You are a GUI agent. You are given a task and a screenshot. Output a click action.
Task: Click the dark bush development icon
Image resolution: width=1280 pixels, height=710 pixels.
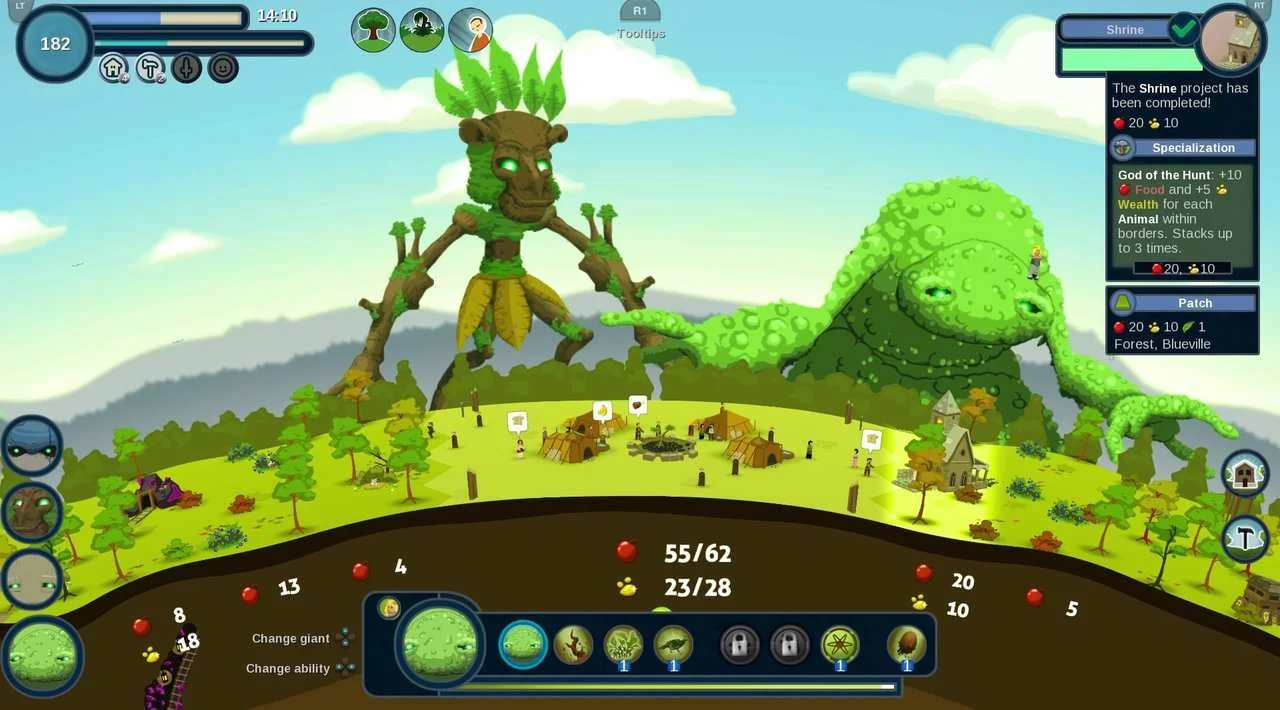(422, 30)
